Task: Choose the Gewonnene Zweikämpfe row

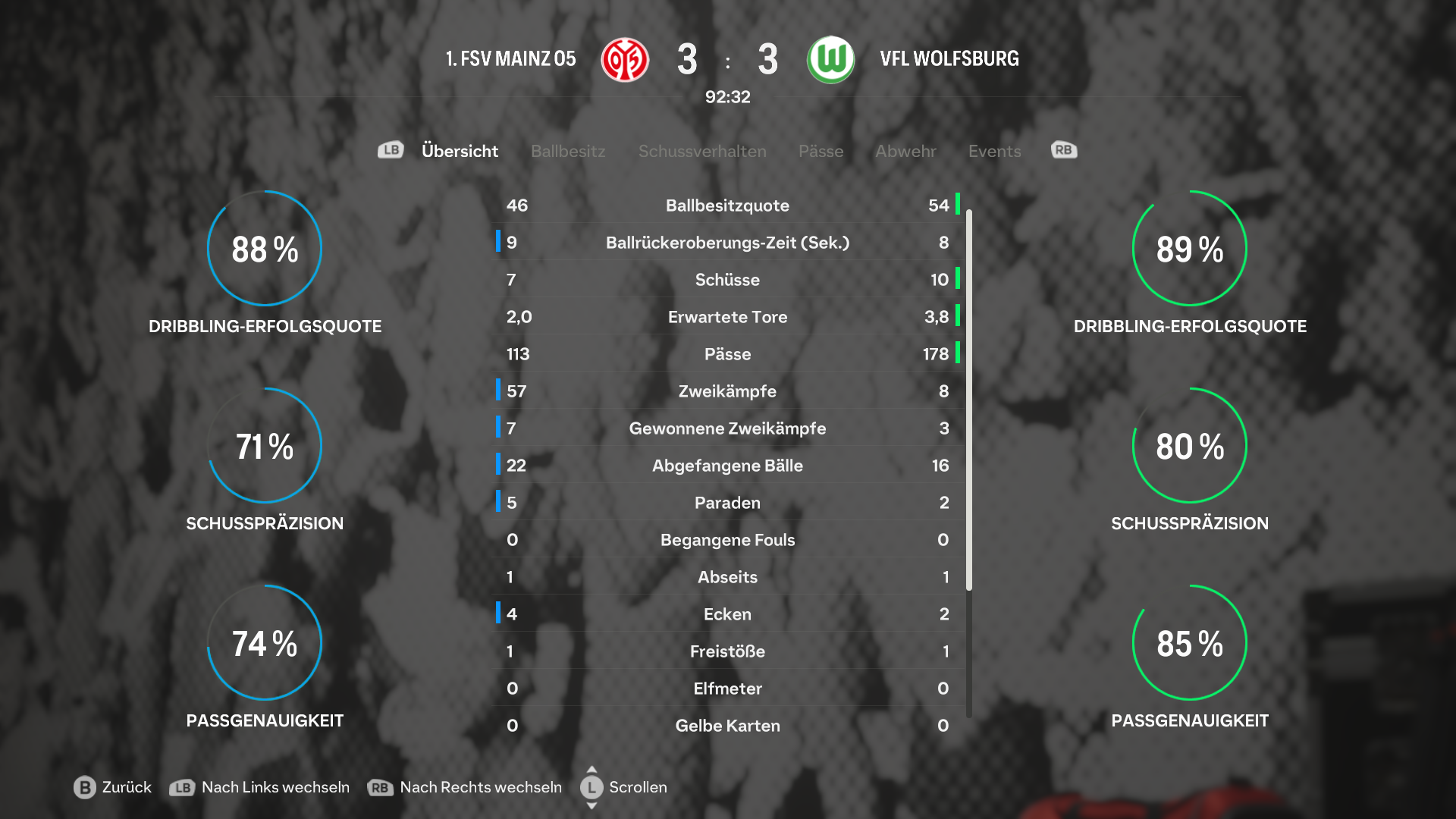Action: (727, 428)
